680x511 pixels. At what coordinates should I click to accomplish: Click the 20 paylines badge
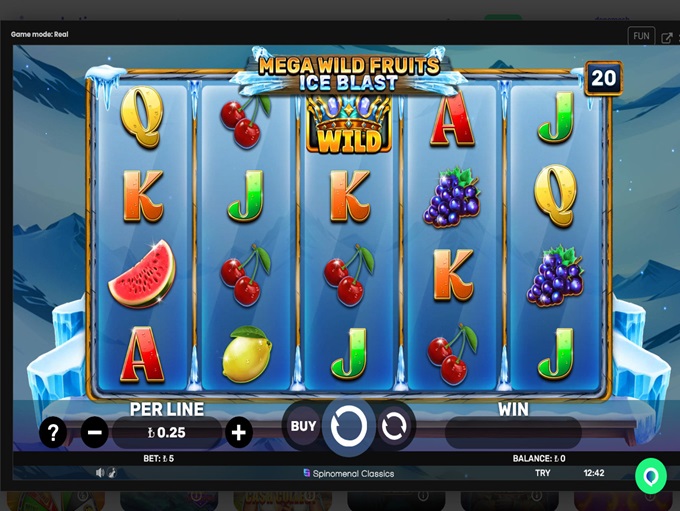[602, 78]
